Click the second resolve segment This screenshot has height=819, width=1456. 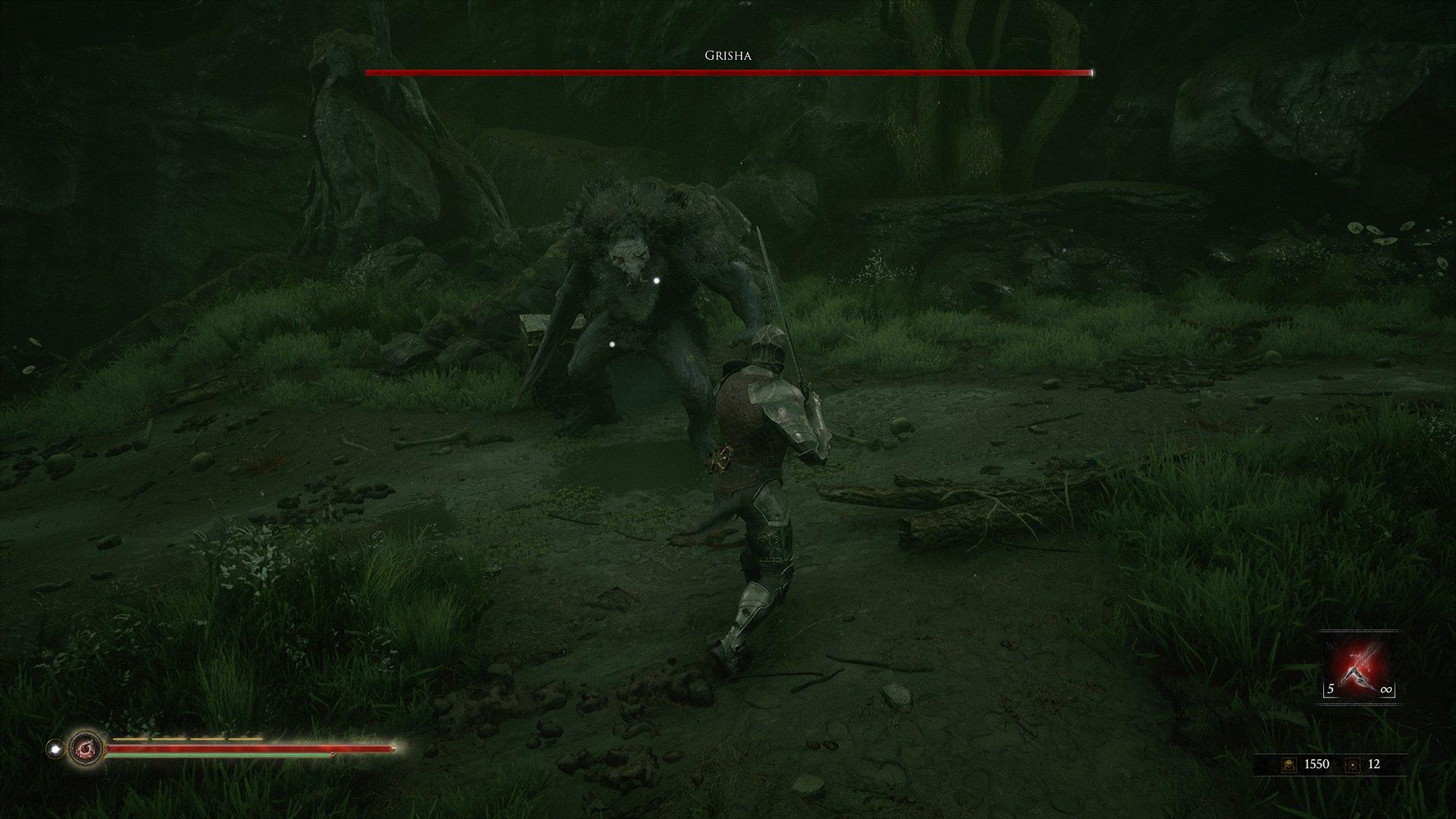pyautogui.click(x=168, y=739)
